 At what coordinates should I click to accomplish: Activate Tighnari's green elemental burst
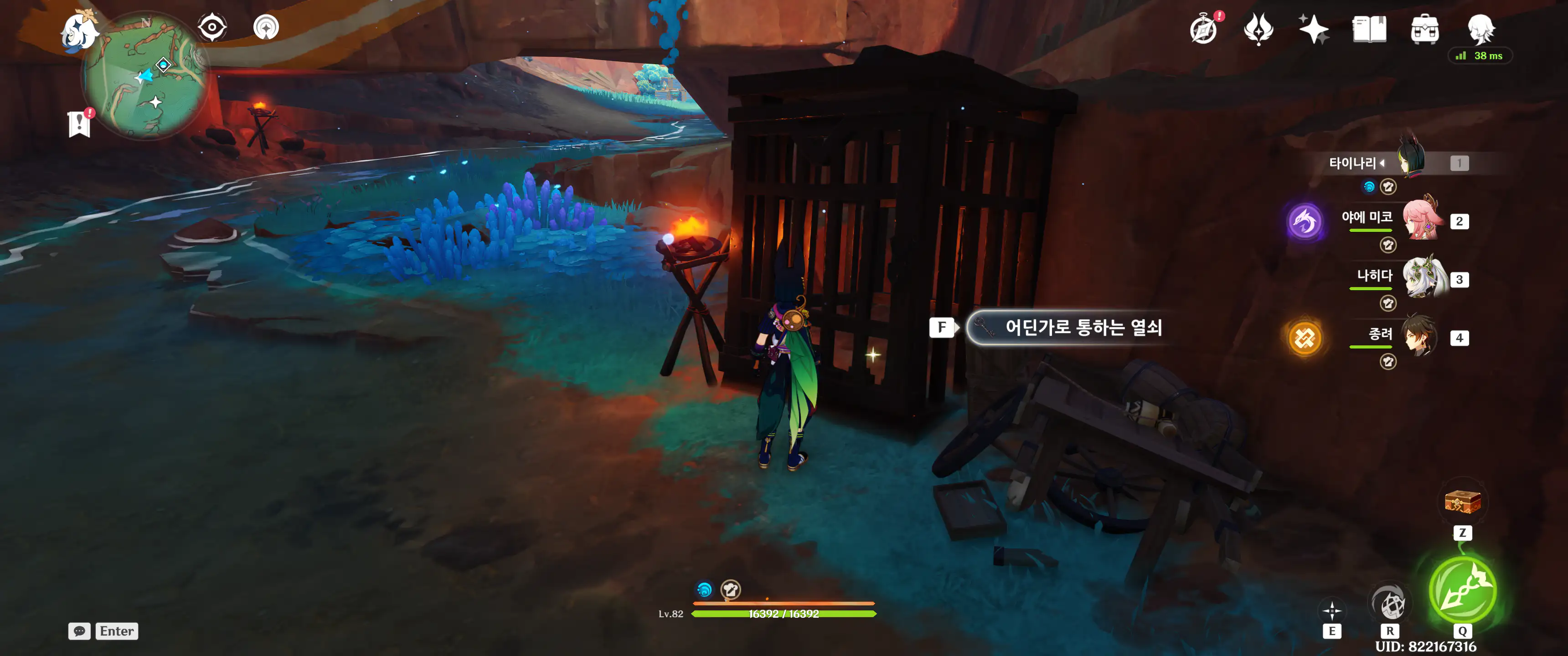(x=1462, y=589)
